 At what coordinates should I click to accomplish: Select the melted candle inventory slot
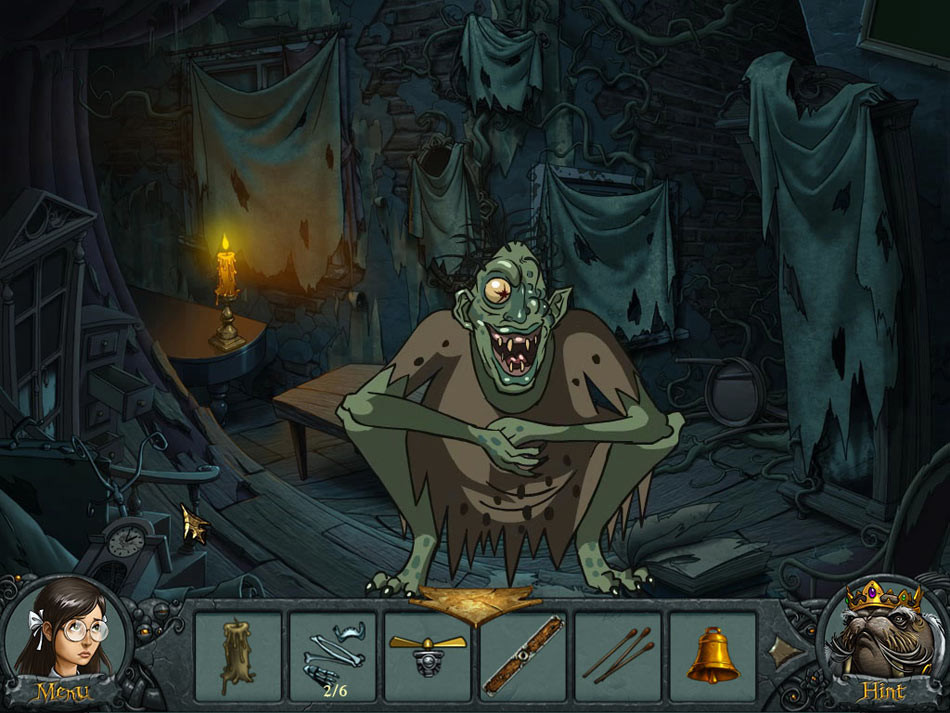[x=238, y=656]
